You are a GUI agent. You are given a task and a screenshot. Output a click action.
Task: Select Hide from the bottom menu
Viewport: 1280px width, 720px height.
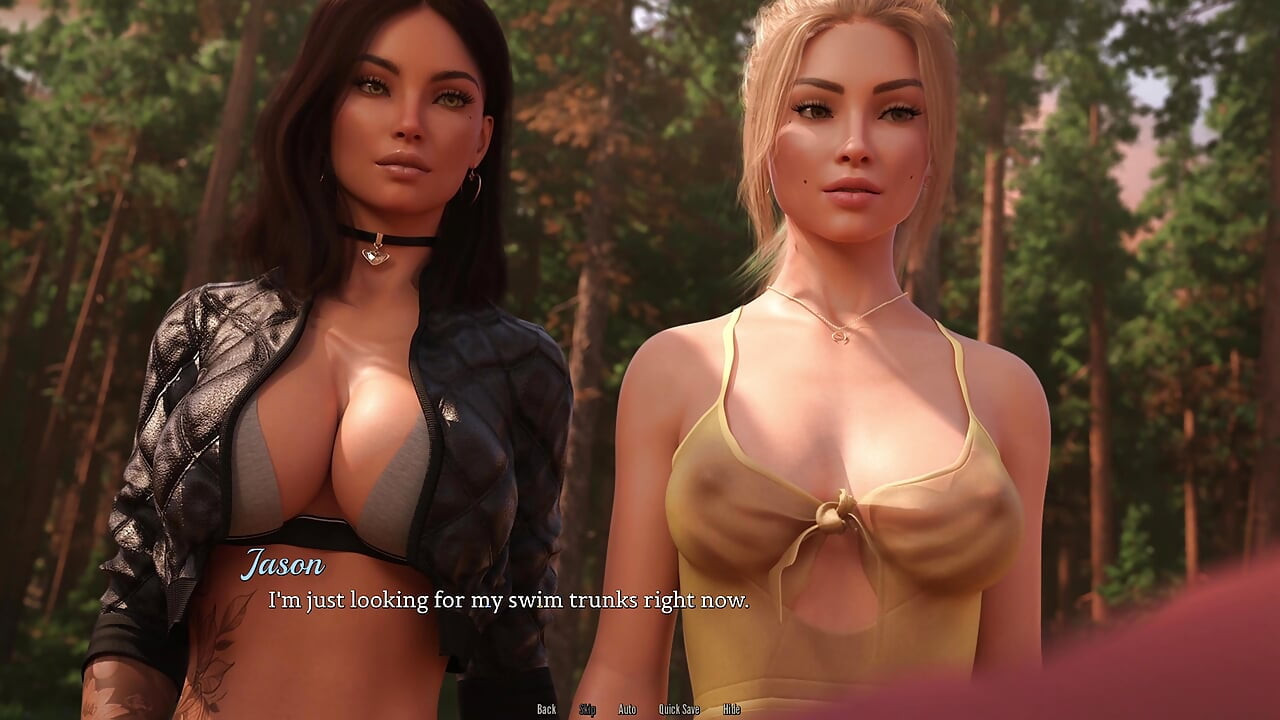(x=730, y=709)
